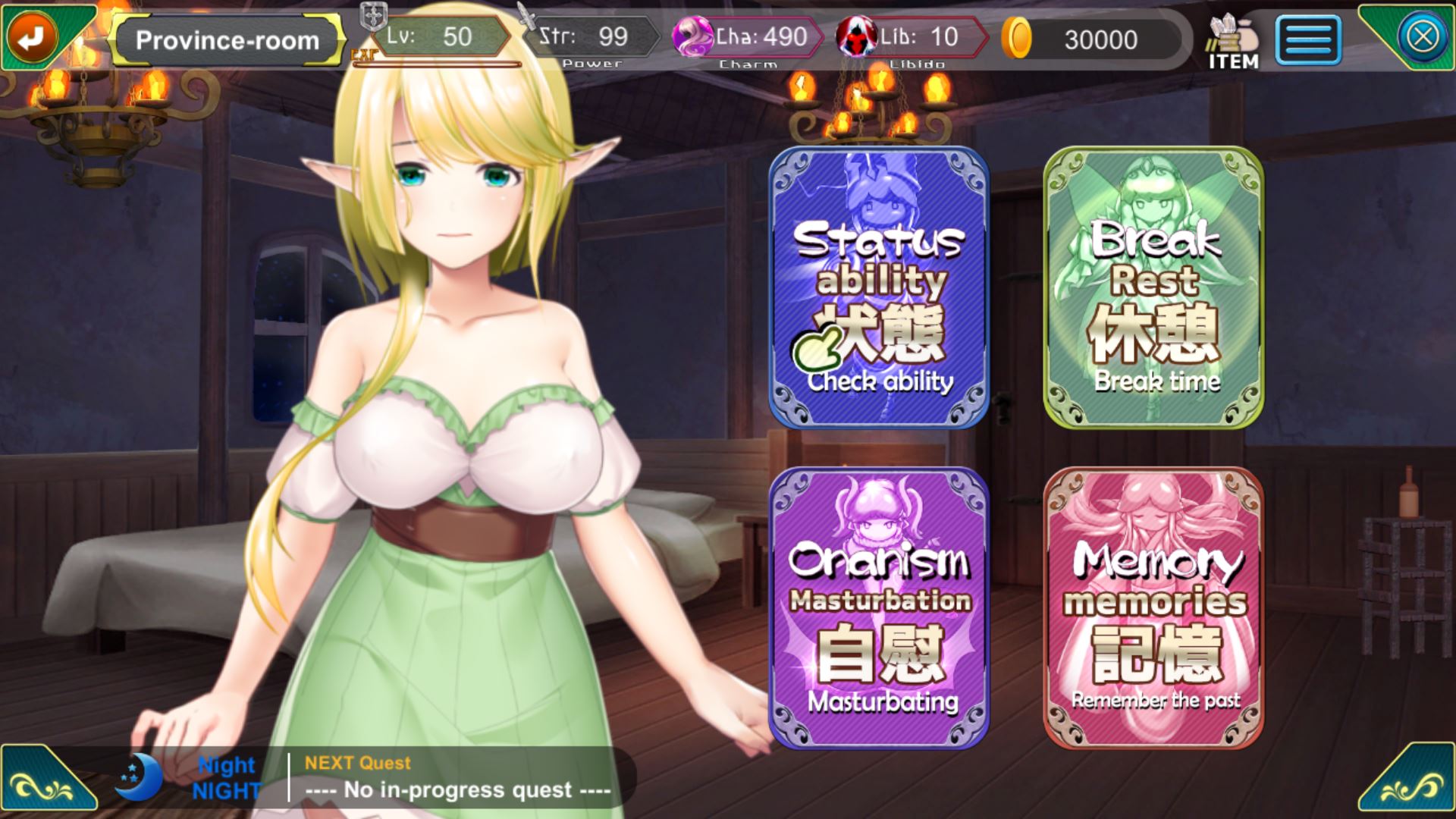Screen dimensions: 1456x819
Task: Select the purple Onanism card
Action: coord(879,607)
